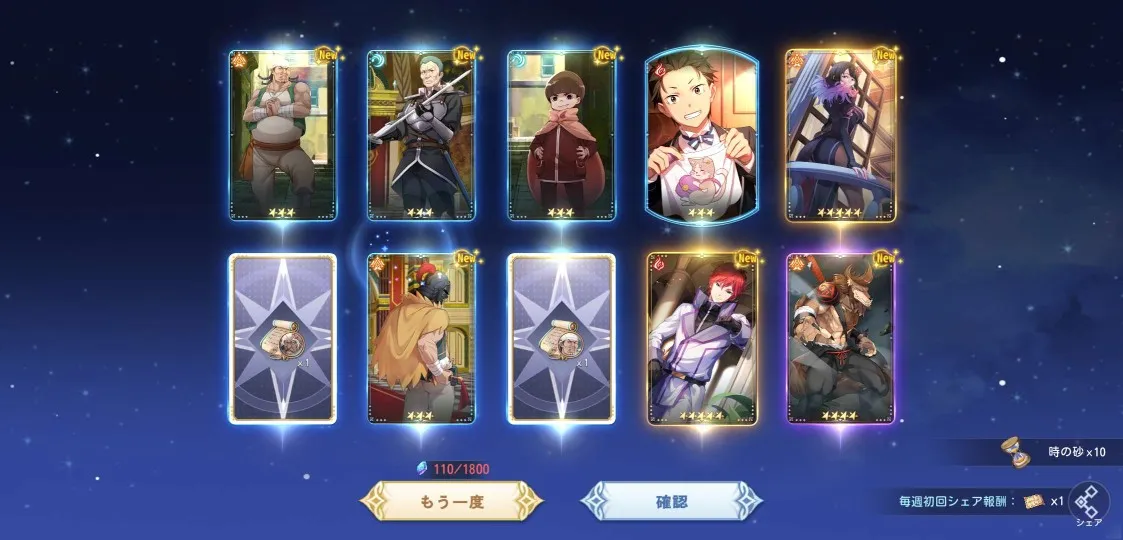
Task: Select the red-haired knight five-star card
Action: [x=700, y=338]
